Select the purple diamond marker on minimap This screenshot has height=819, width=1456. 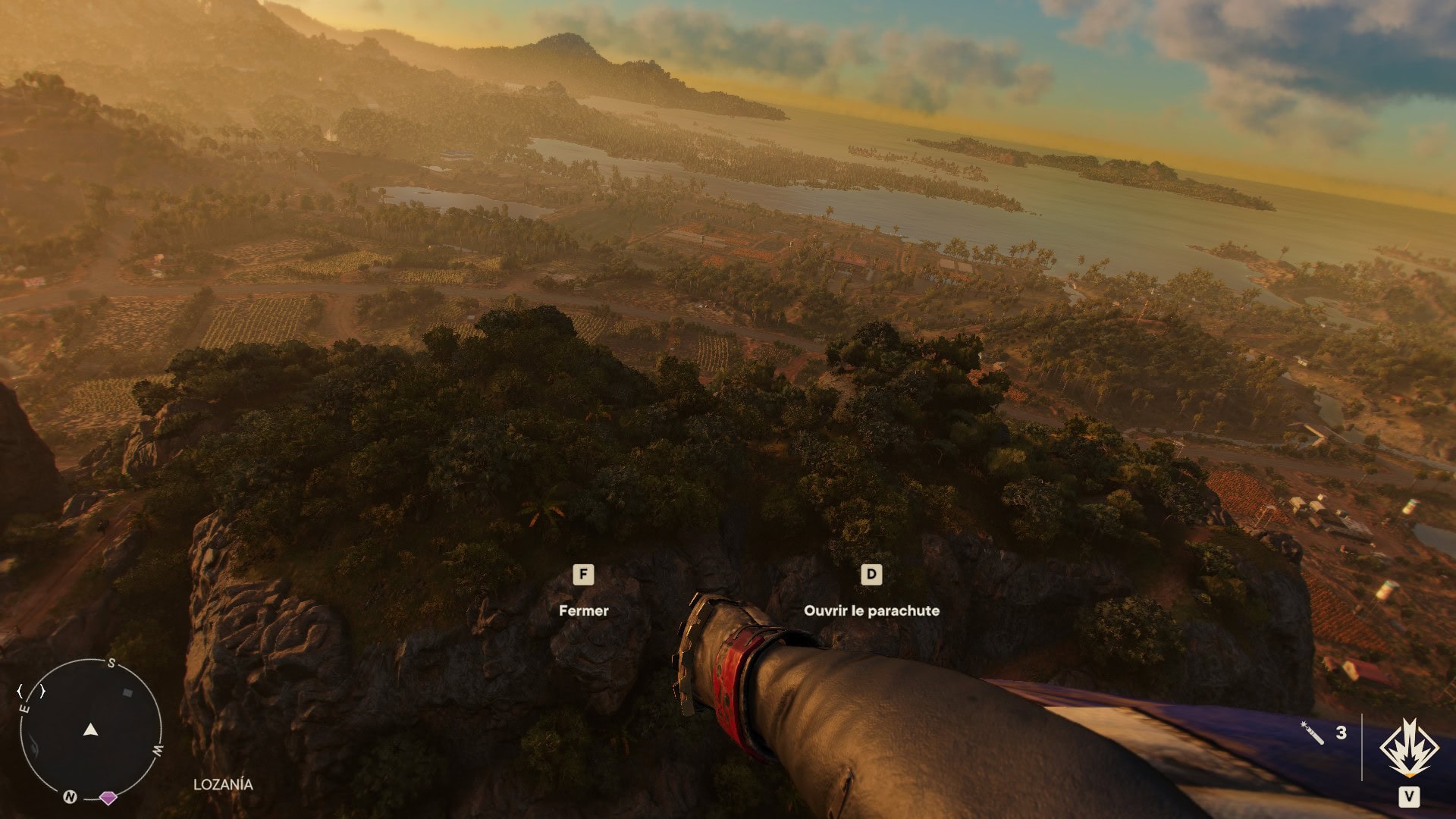[x=108, y=798]
